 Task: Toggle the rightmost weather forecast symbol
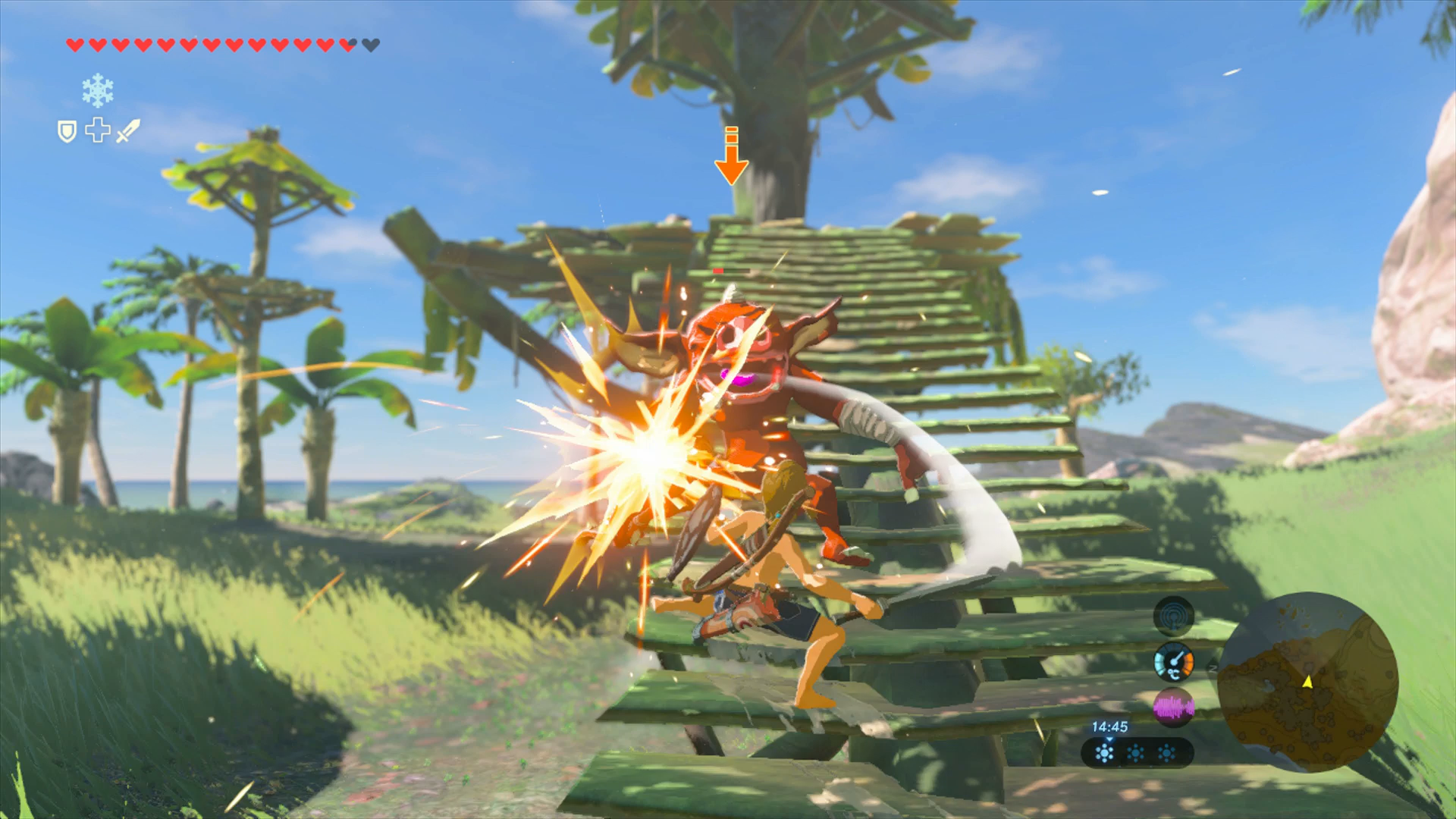[x=1167, y=754]
